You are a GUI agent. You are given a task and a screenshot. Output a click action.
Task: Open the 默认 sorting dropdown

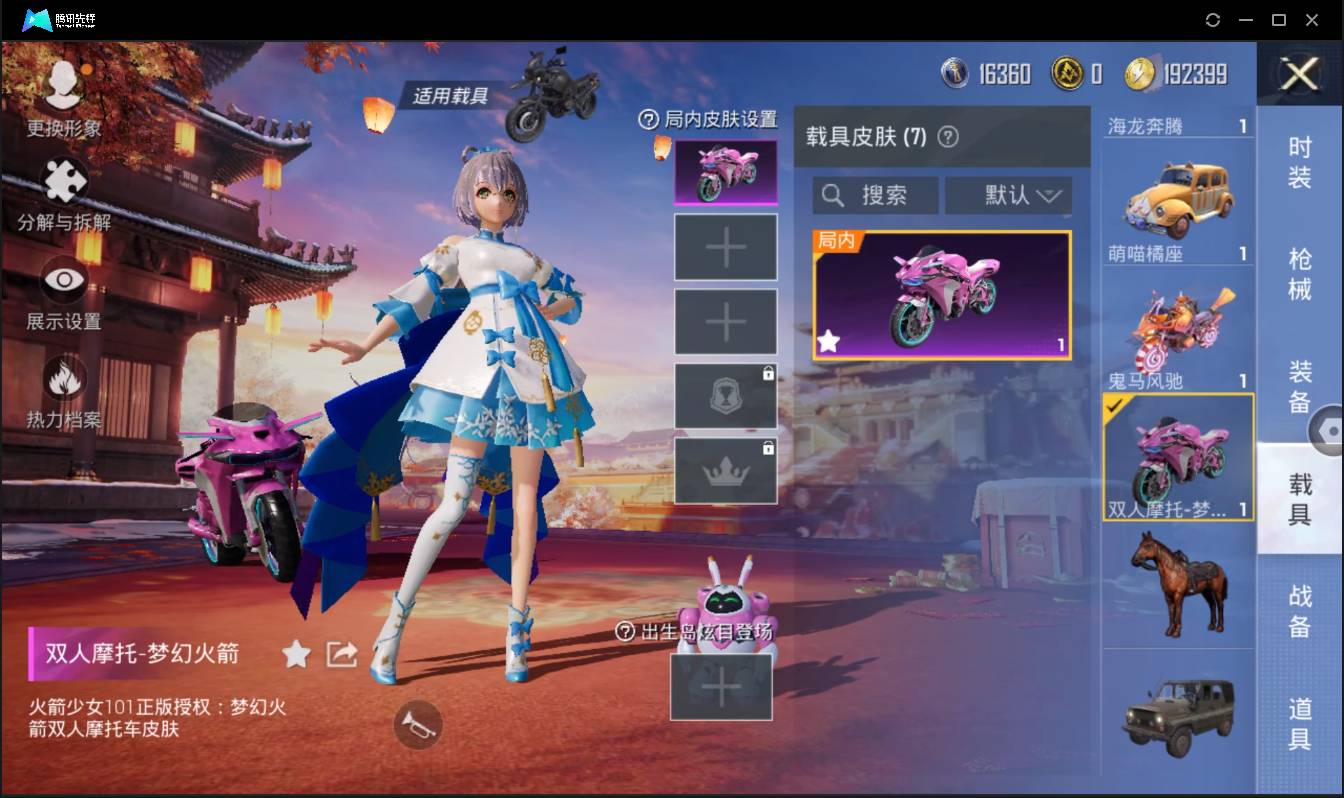tap(1008, 195)
